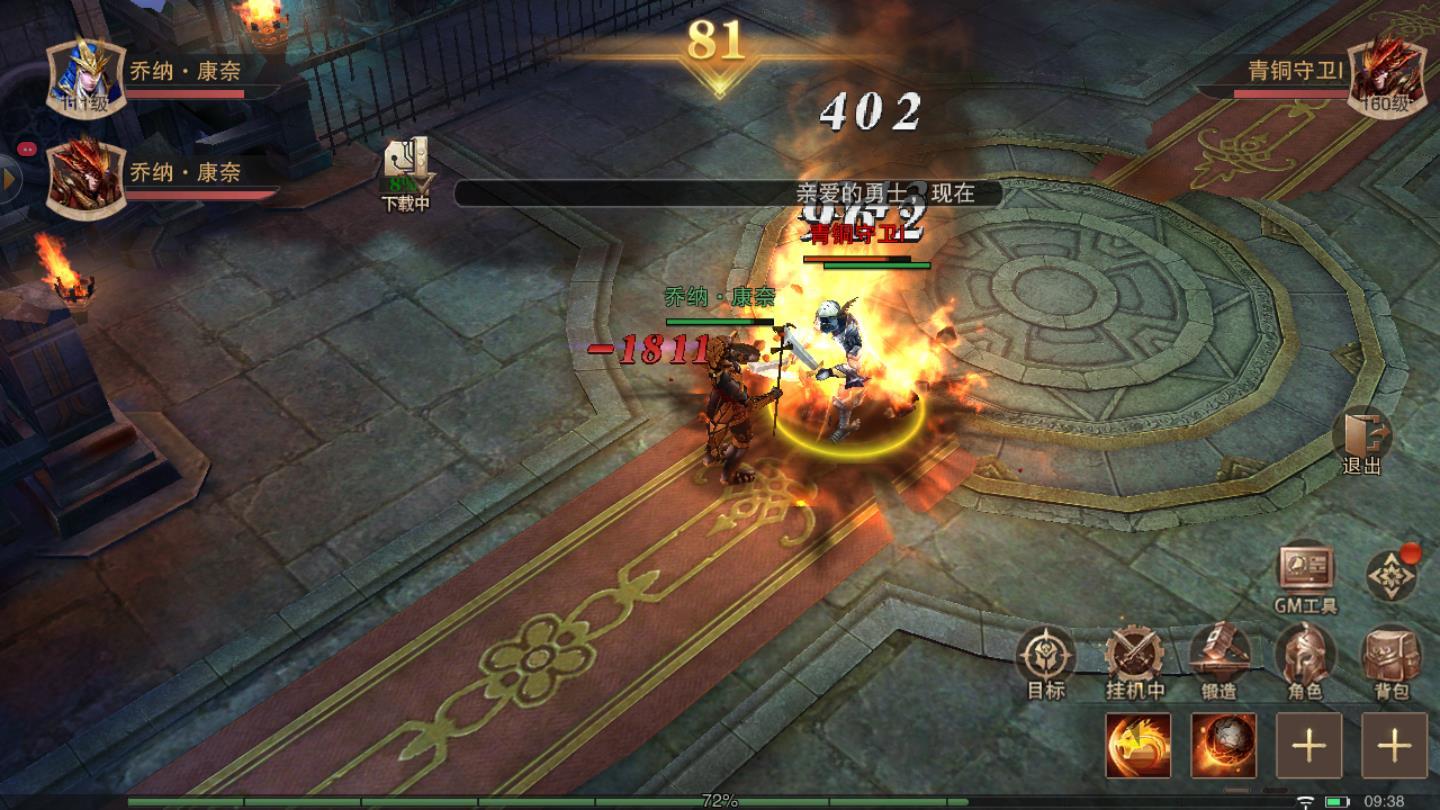This screenshot has width=1440, height=810.
Task: Expand the left-edge arrow panel
Action: click(x=10, y=180)
